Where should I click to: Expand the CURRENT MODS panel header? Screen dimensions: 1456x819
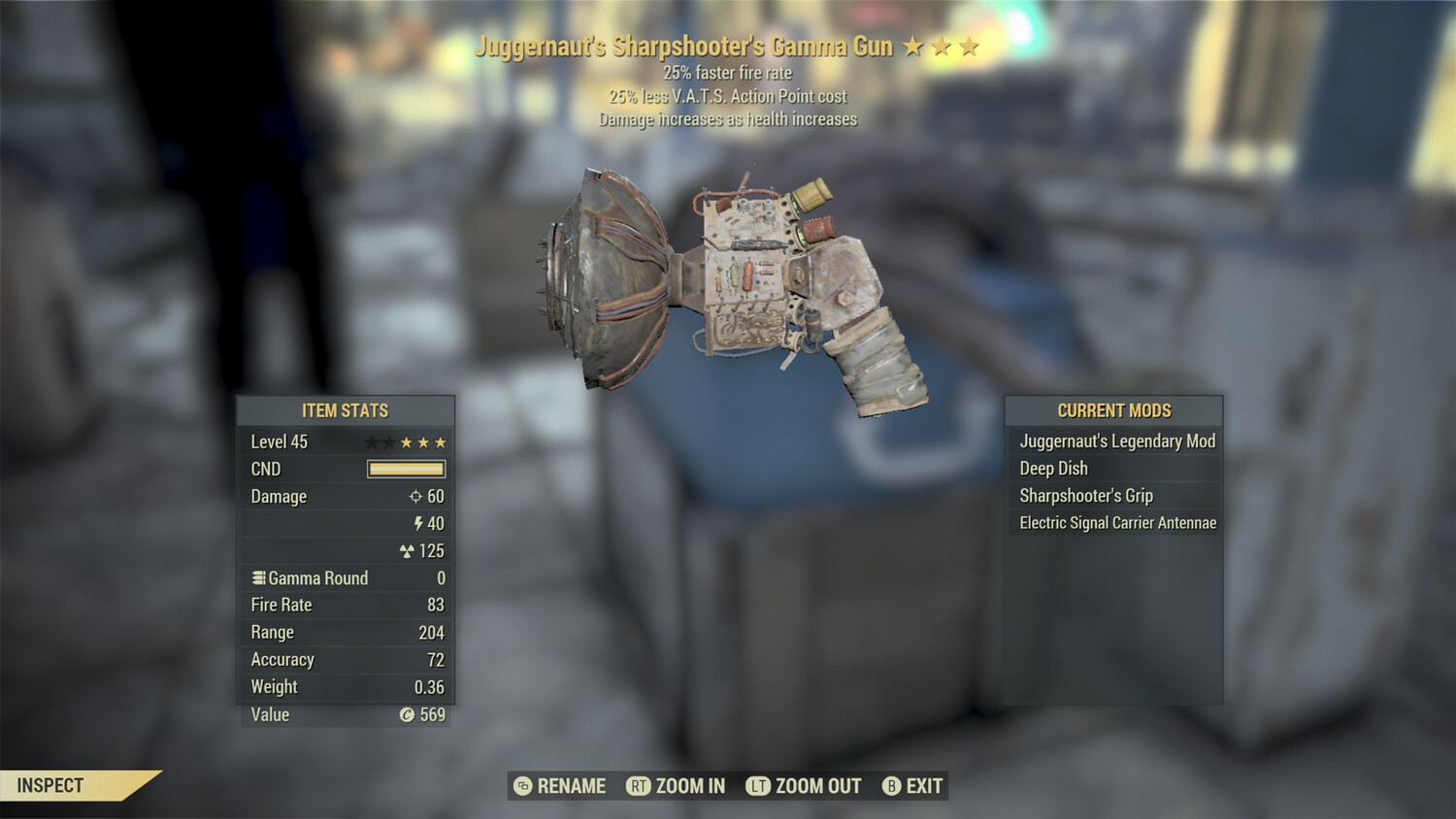click(1112, 409)
